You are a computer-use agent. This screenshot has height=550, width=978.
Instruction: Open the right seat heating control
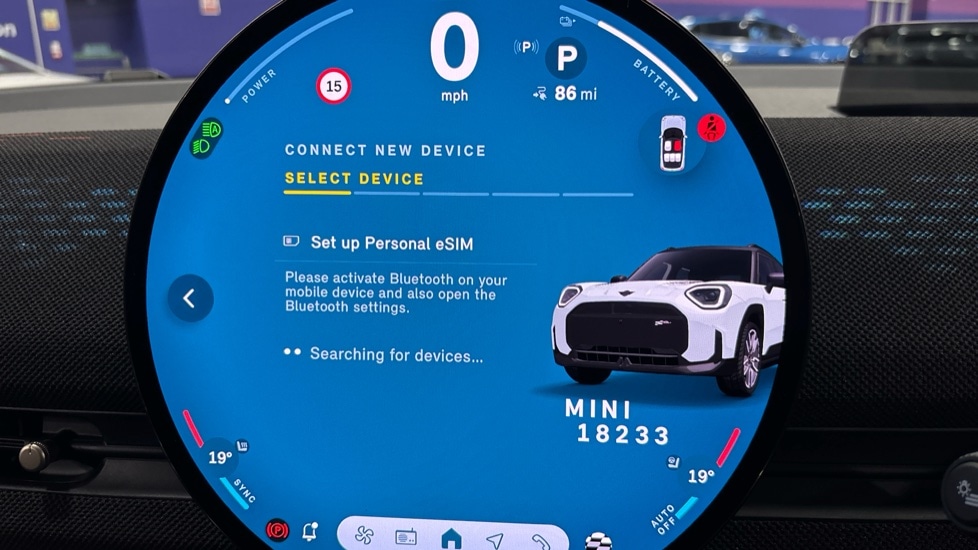(674, 462)
